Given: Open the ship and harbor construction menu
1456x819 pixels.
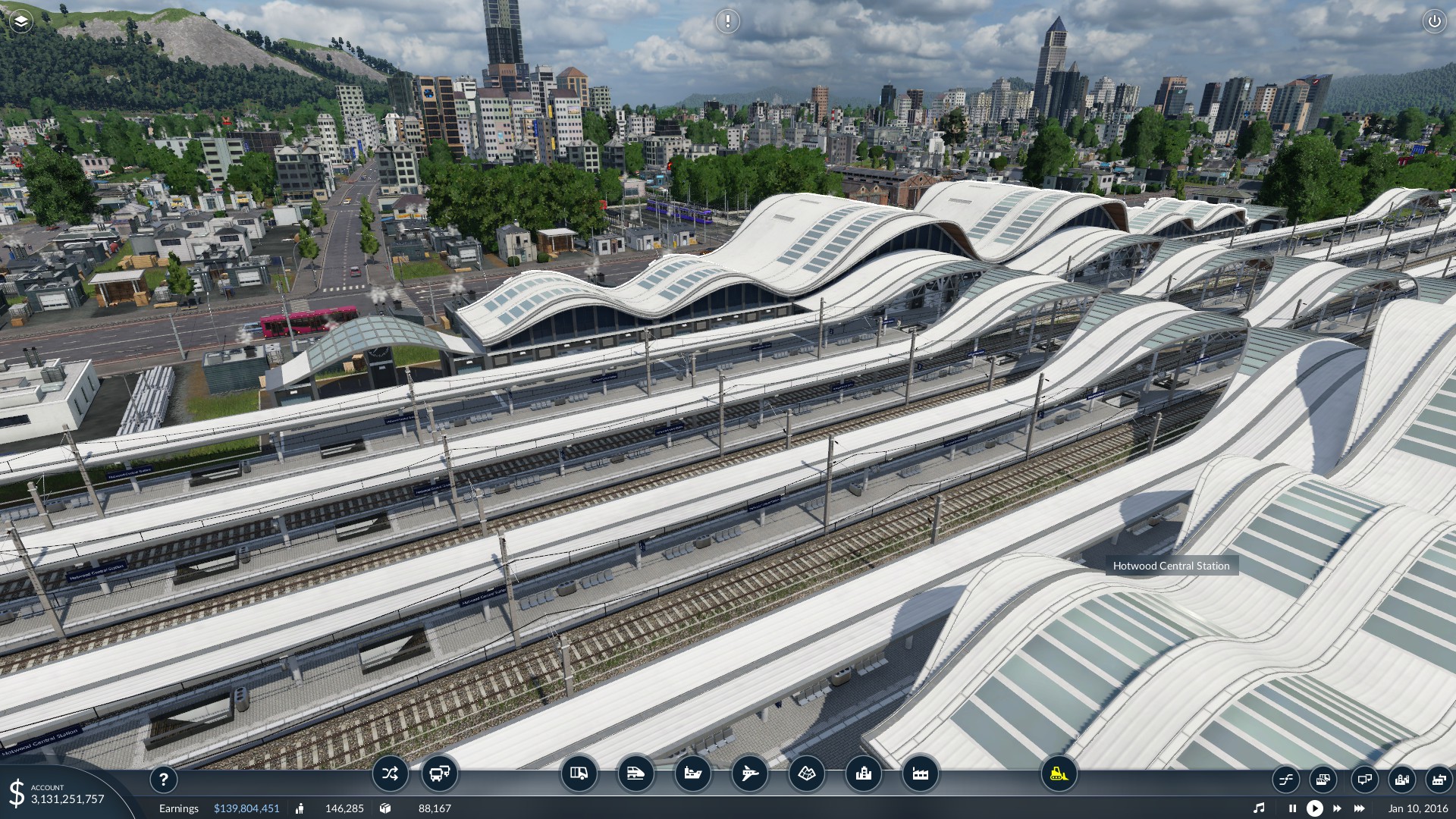Looking at the screenshot, I should (693, 773).
